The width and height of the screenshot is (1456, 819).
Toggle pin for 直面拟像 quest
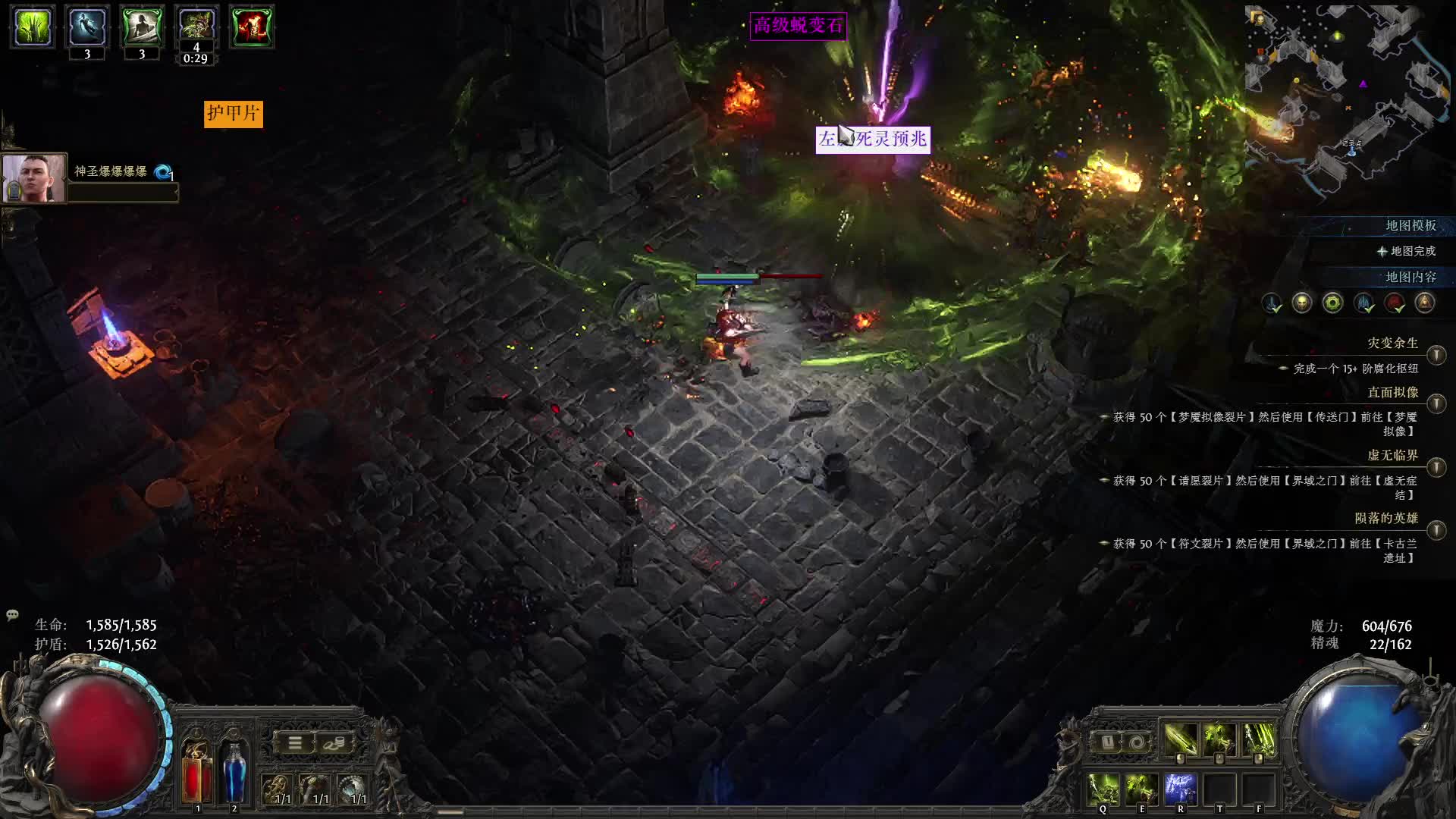[x=1436, y=404]
